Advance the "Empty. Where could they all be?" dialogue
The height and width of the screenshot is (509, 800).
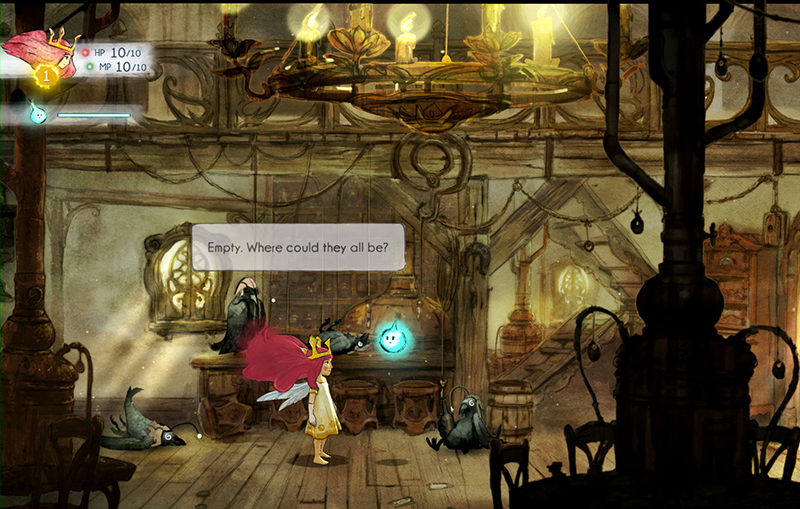tap(297, 247)
